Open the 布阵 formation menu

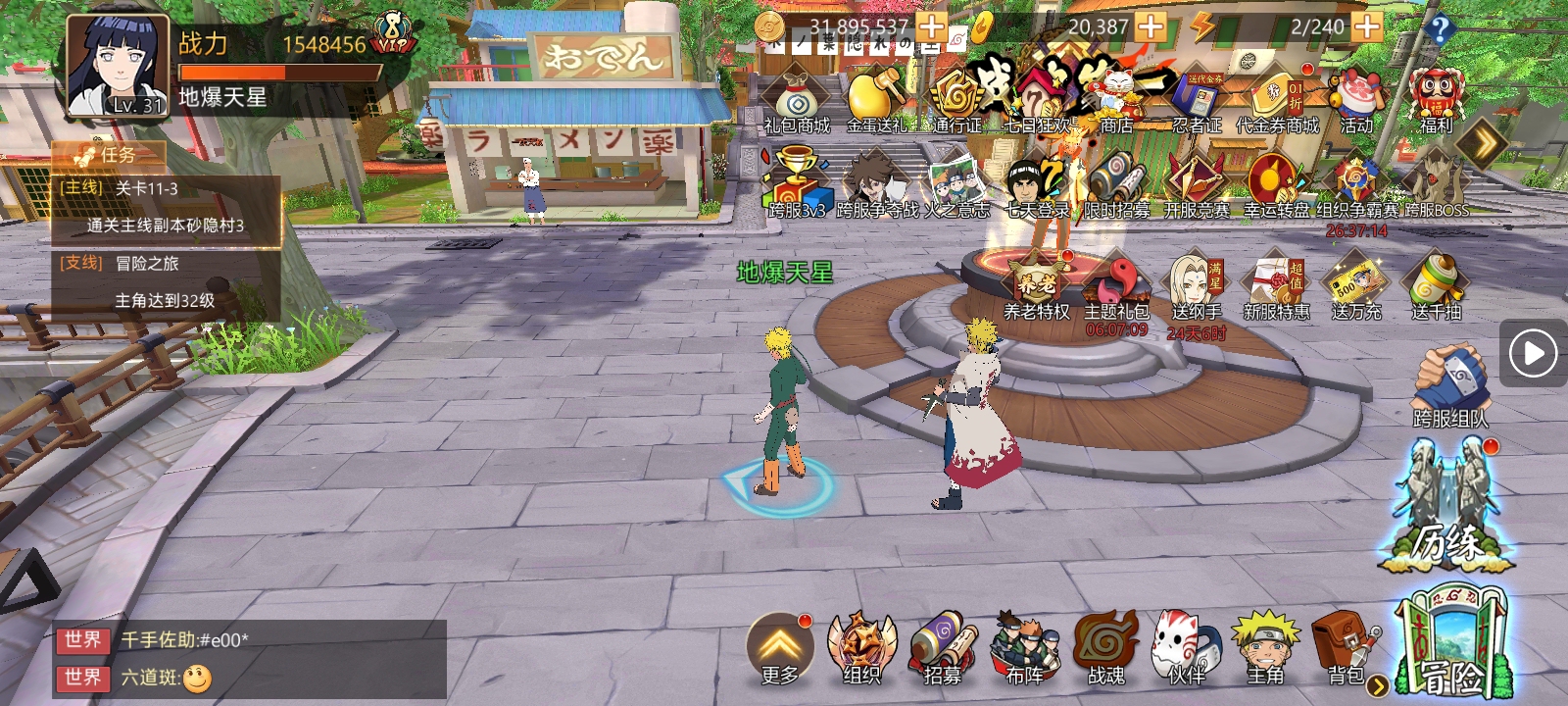tap(1024, 645)
